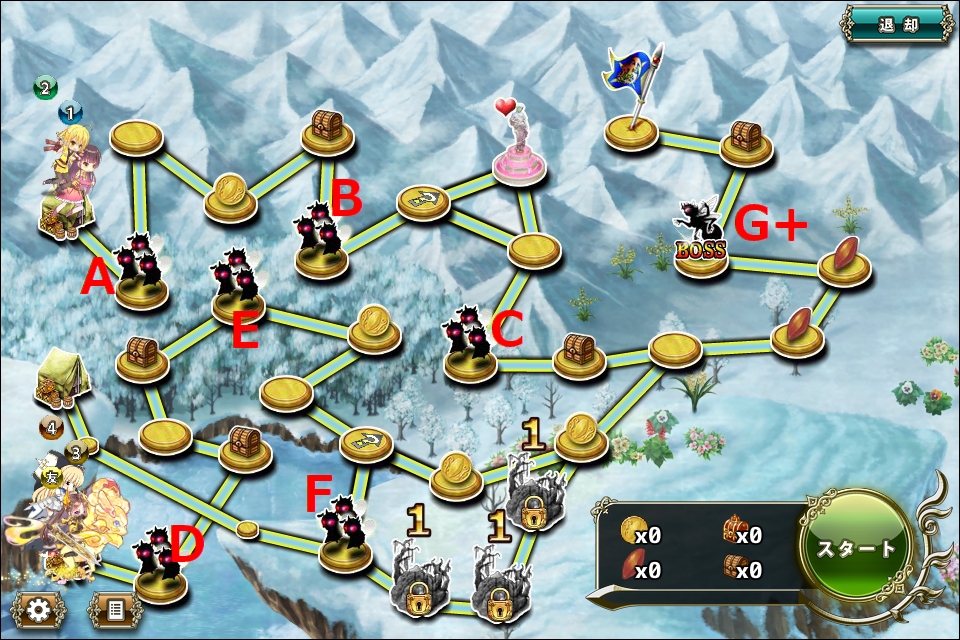Open the list document icon beside the gear
This screenshot has width=960, height=640.
(114, 609)
